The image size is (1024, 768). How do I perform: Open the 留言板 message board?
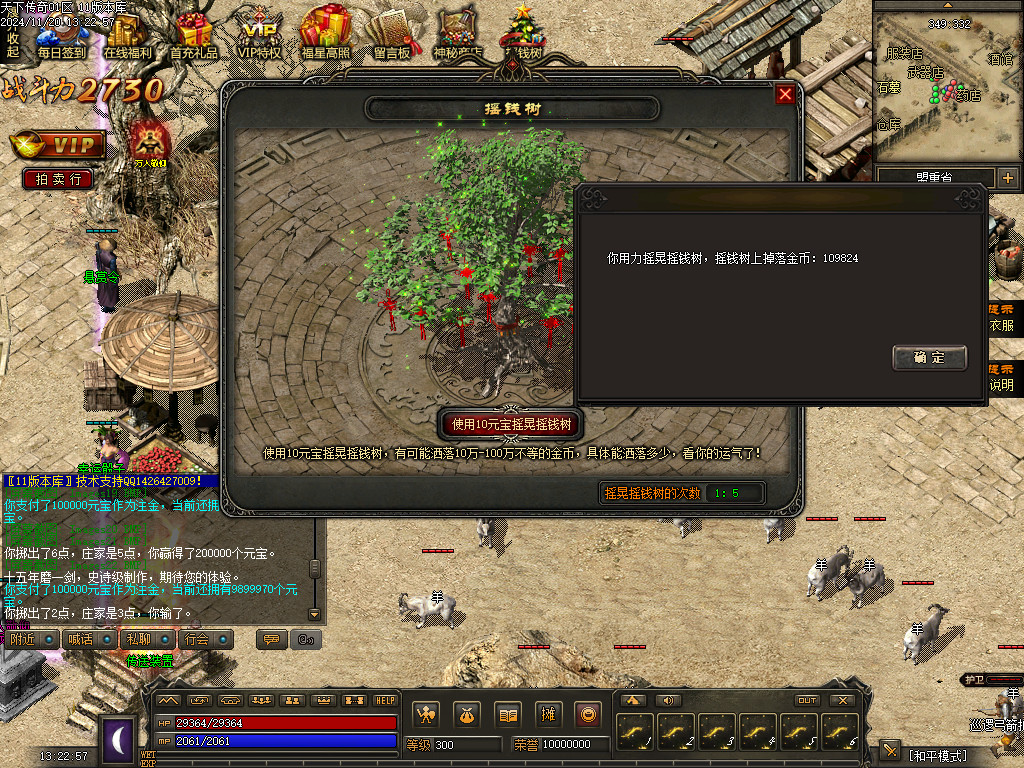pos(391,36)
